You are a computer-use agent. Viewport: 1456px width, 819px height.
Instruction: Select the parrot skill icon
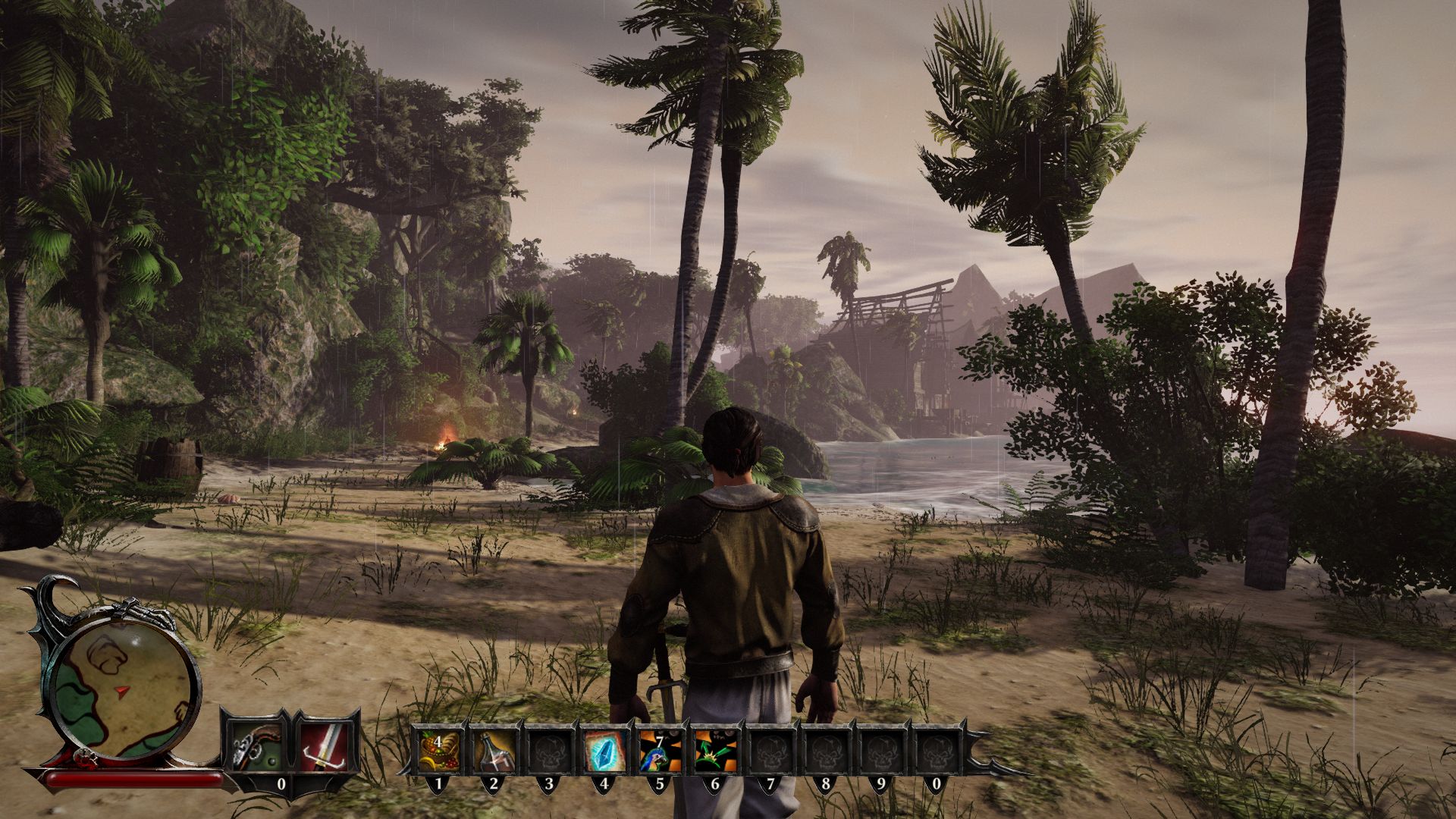[x=659, y=751]
